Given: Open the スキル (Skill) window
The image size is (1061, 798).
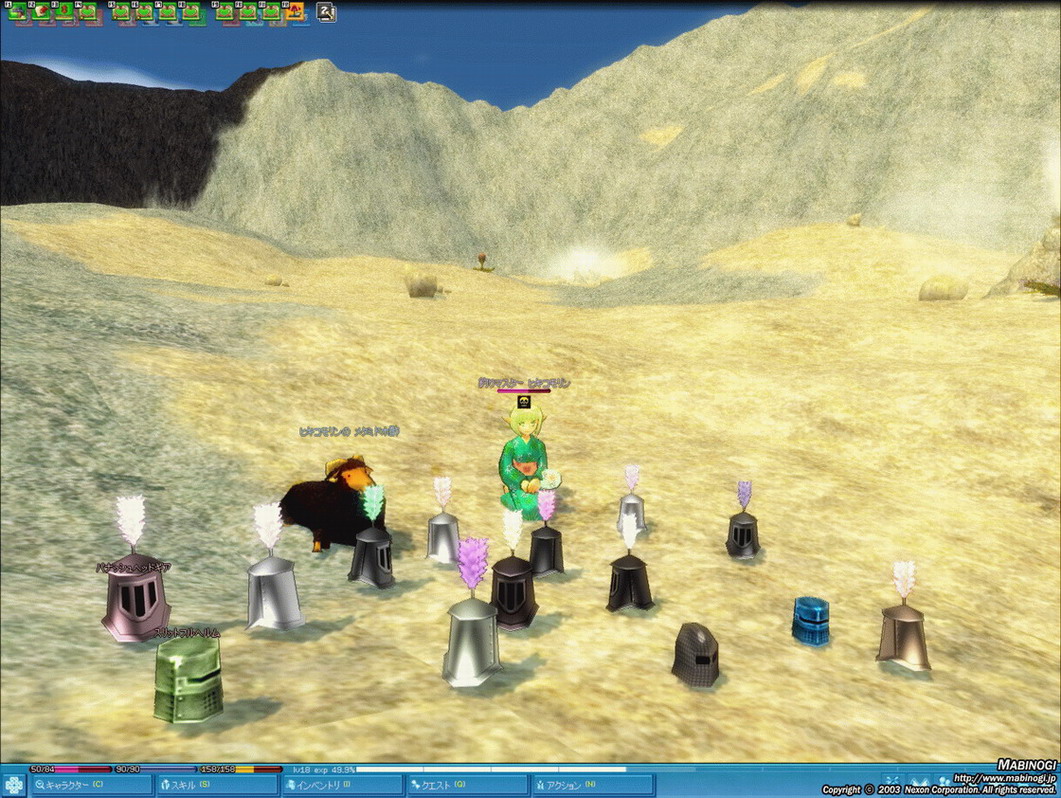Looking at the screenshot, I should click(x=216, y=785).
